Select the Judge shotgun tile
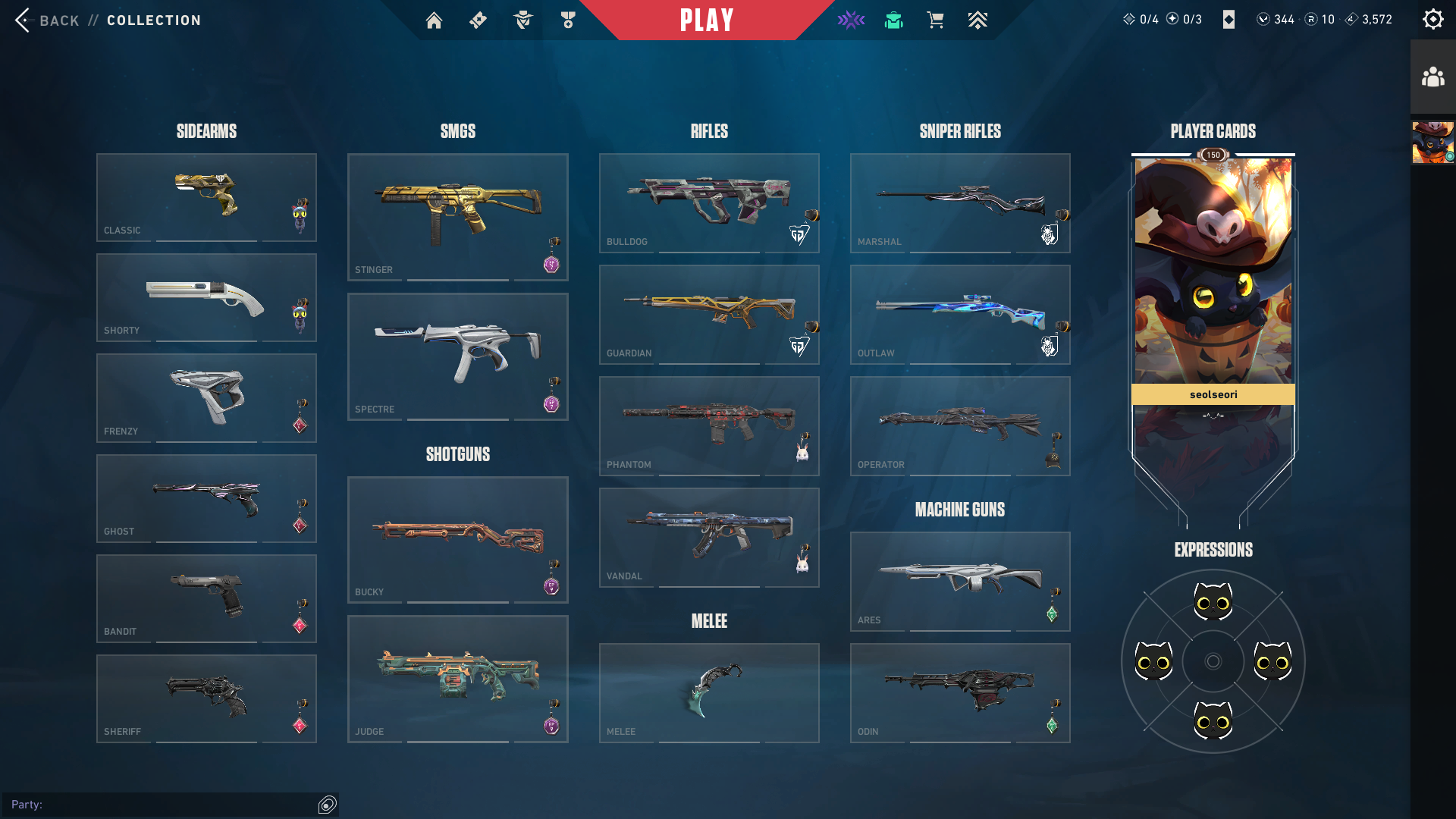 click(457, 679)
